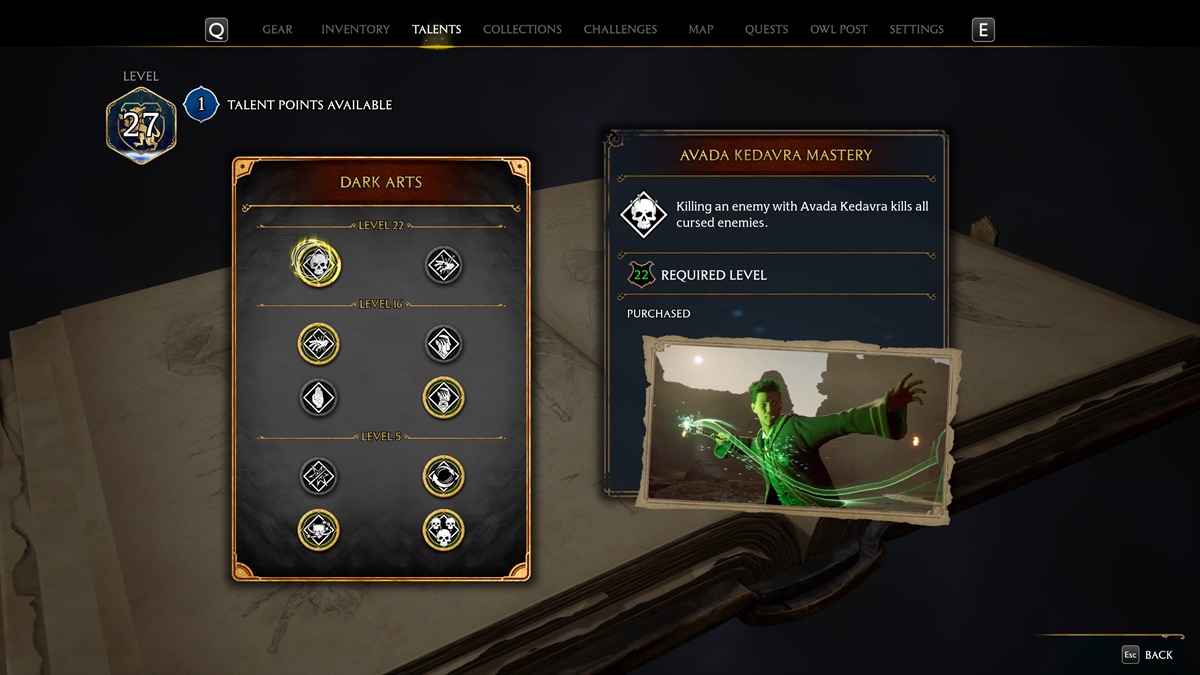Select the skull with orbiting ring talent
1200x675 pixels.
coord(318,530)
